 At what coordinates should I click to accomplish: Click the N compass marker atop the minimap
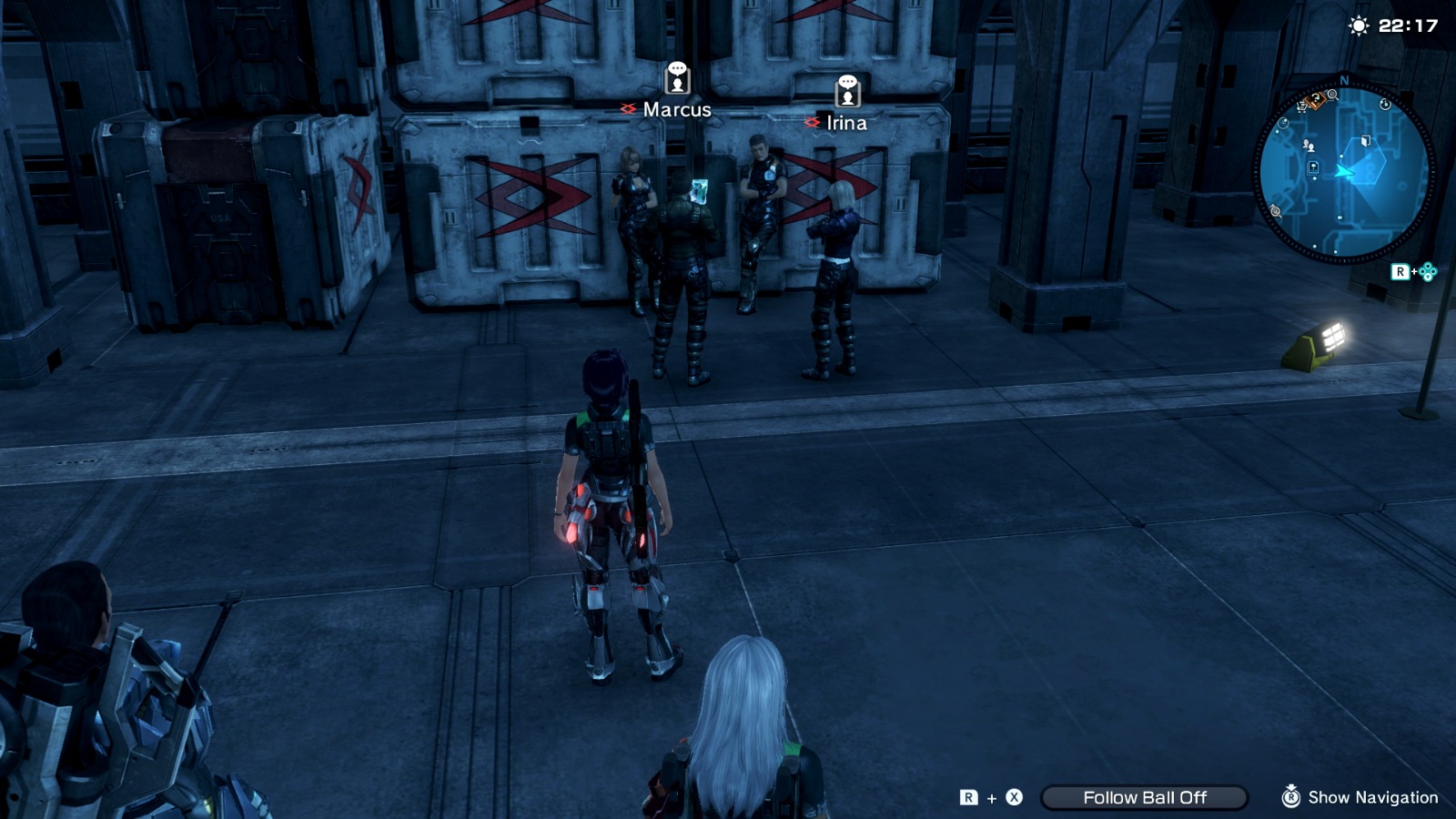click(1344, 79)
